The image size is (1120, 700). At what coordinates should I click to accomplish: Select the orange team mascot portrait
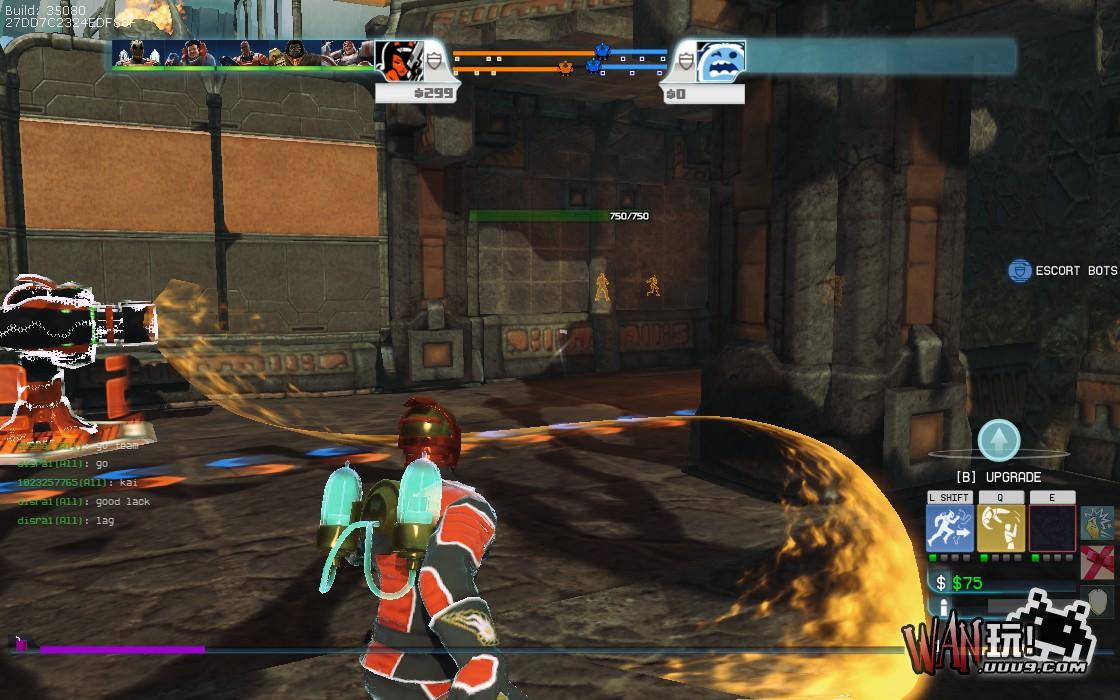(398, 61)
